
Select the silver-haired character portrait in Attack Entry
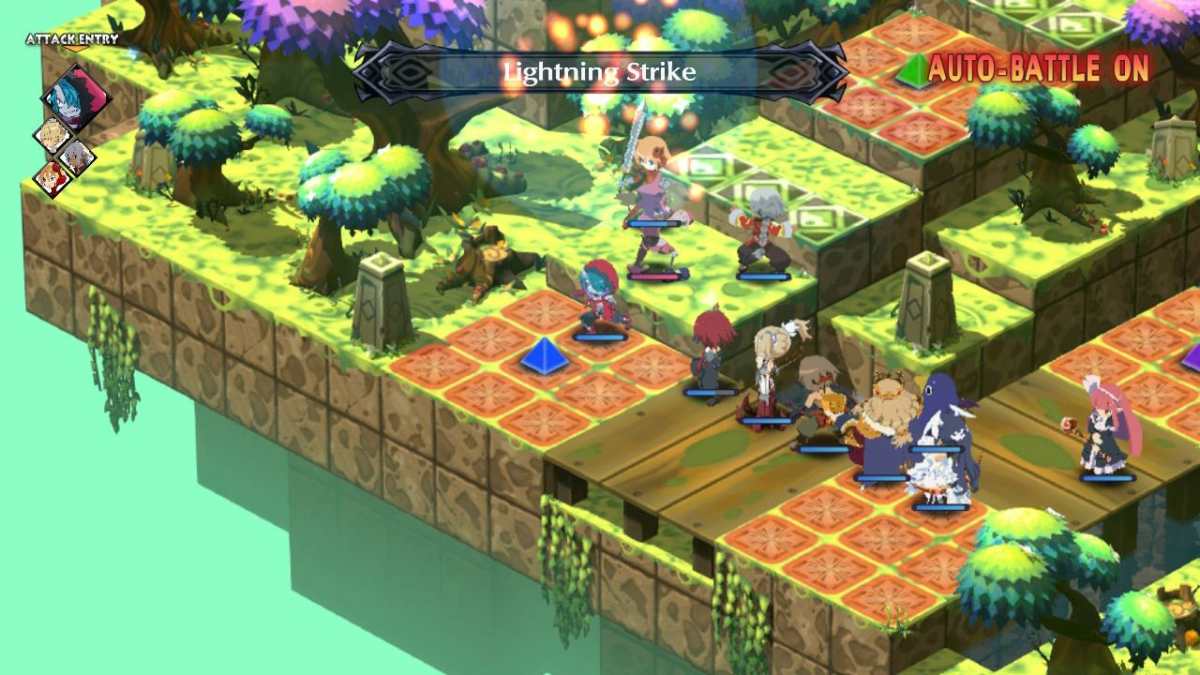(76, 156)
